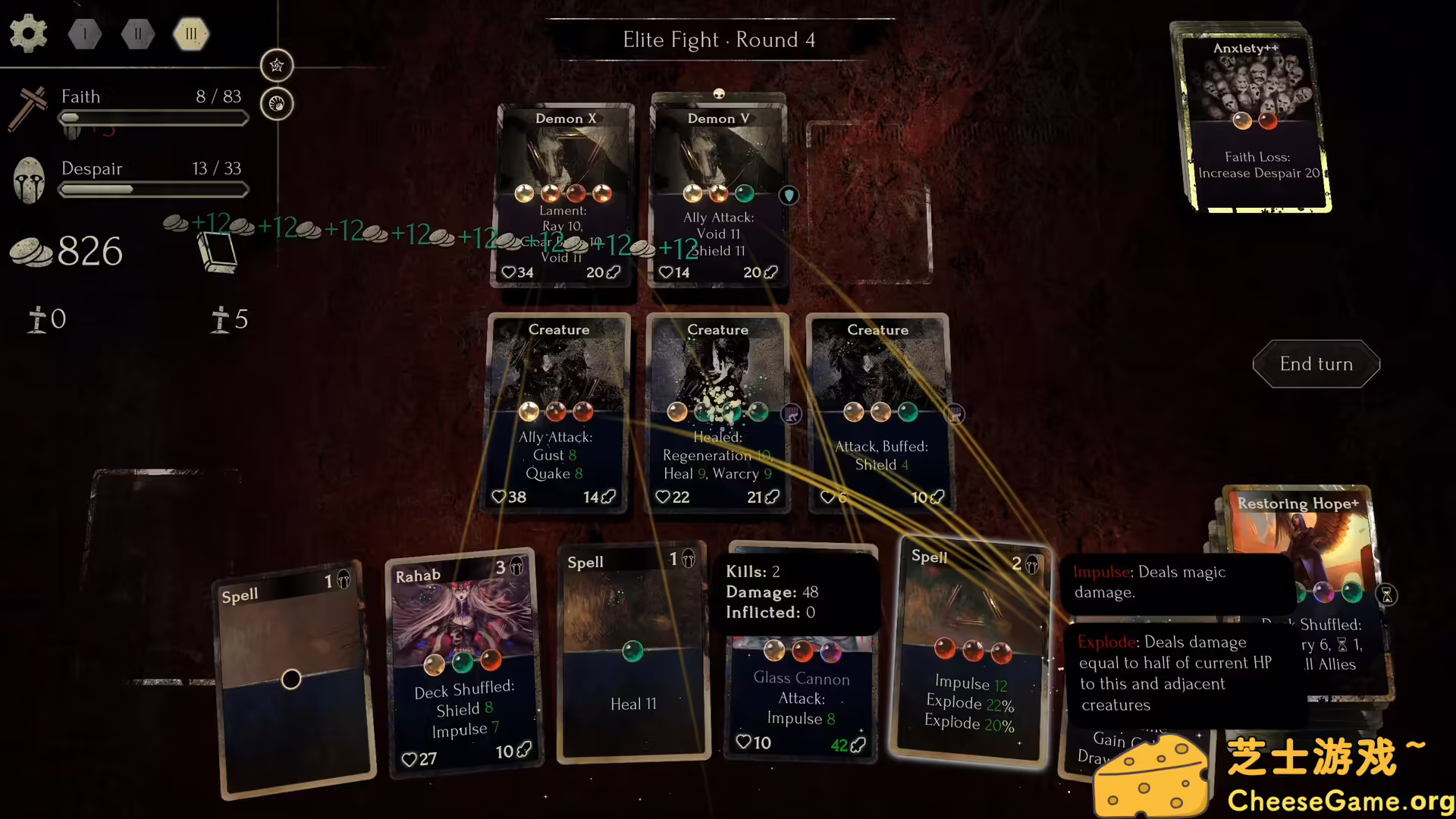
Task: Click the coins icon next to 826
Action: (30, 250)
